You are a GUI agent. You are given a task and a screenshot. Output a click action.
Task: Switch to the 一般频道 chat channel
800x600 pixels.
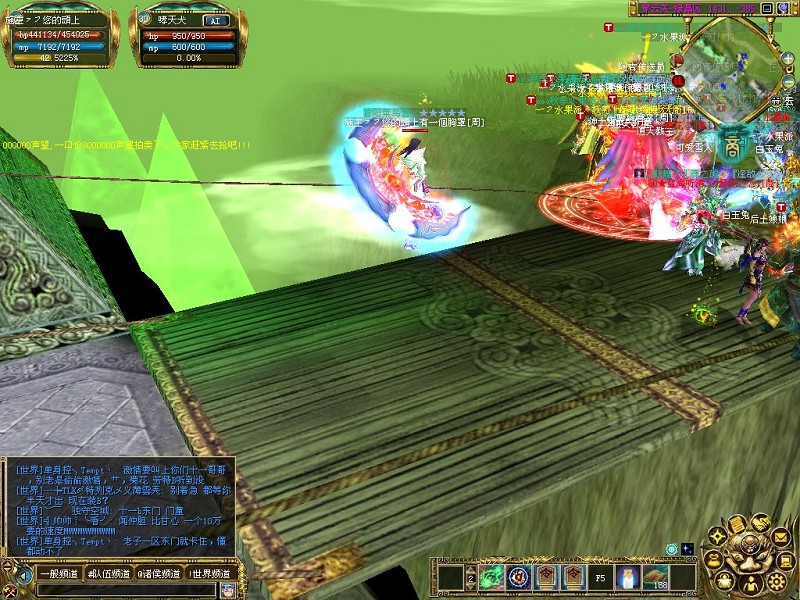[58, 574]
